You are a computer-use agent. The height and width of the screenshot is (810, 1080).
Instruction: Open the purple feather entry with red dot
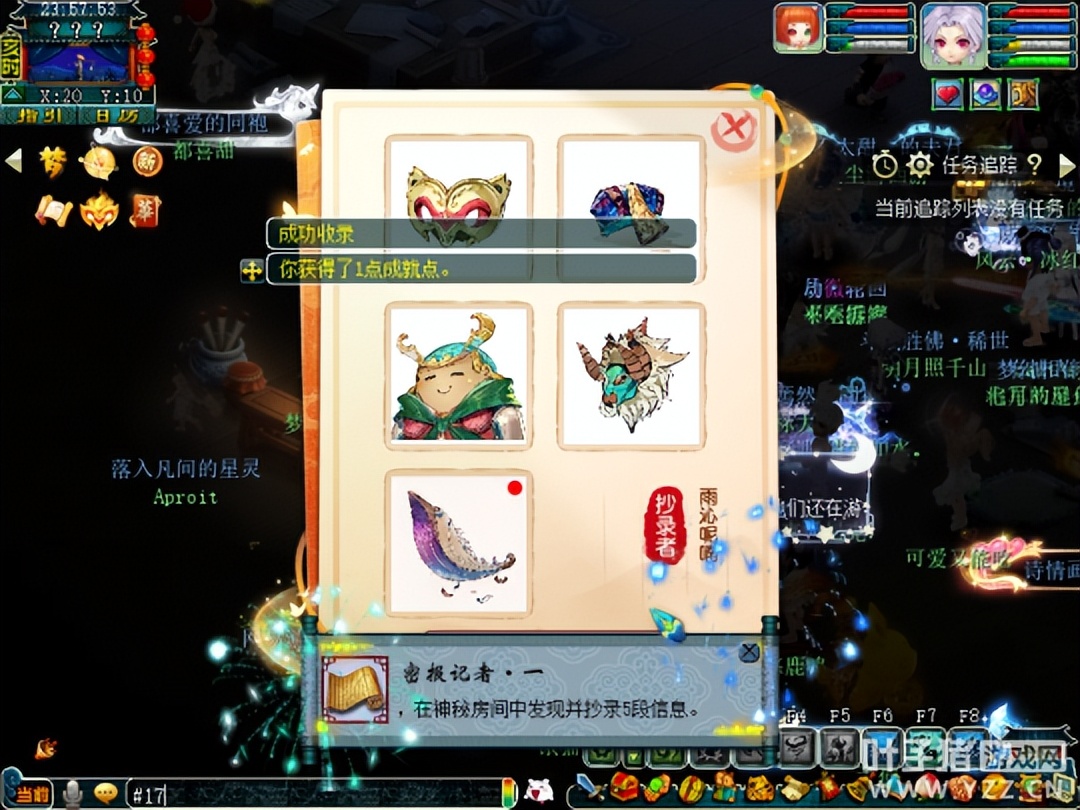pos(459,543)
